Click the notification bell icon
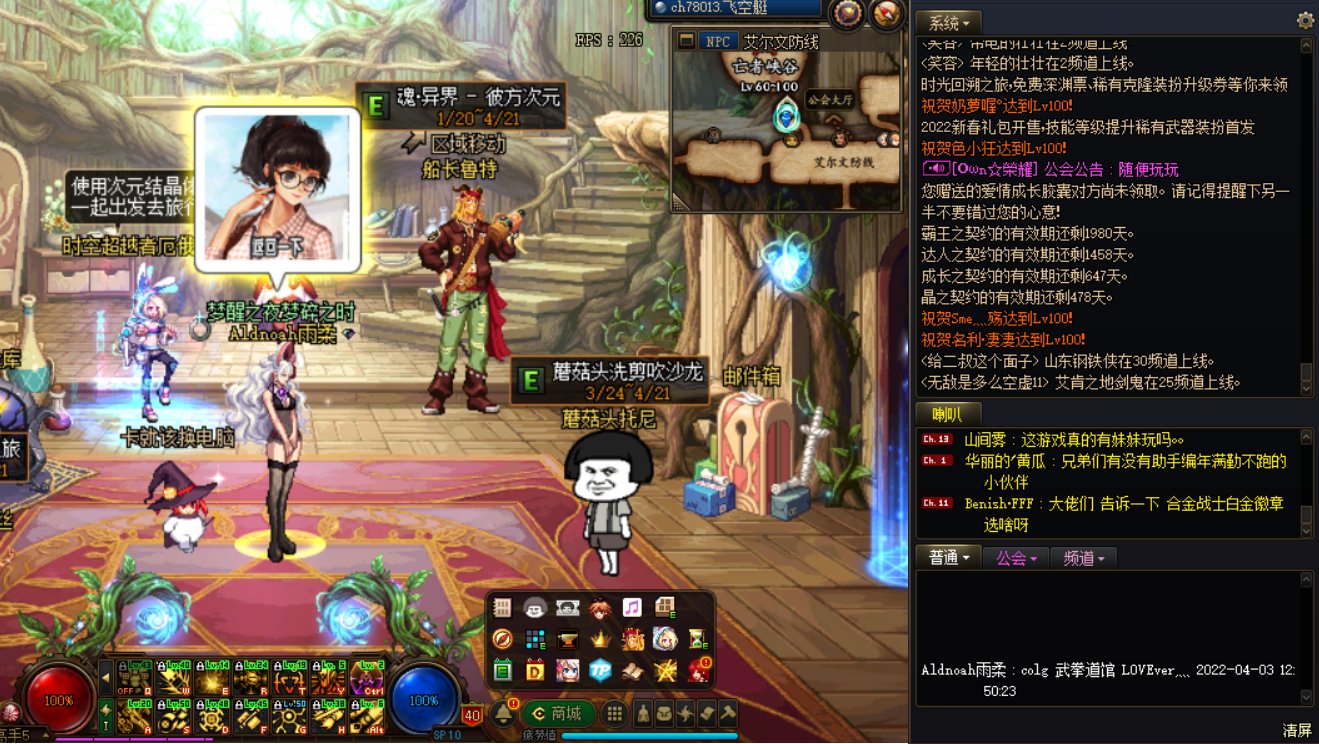The height and width of the screenshot is (744, 1319). [504, 714]
